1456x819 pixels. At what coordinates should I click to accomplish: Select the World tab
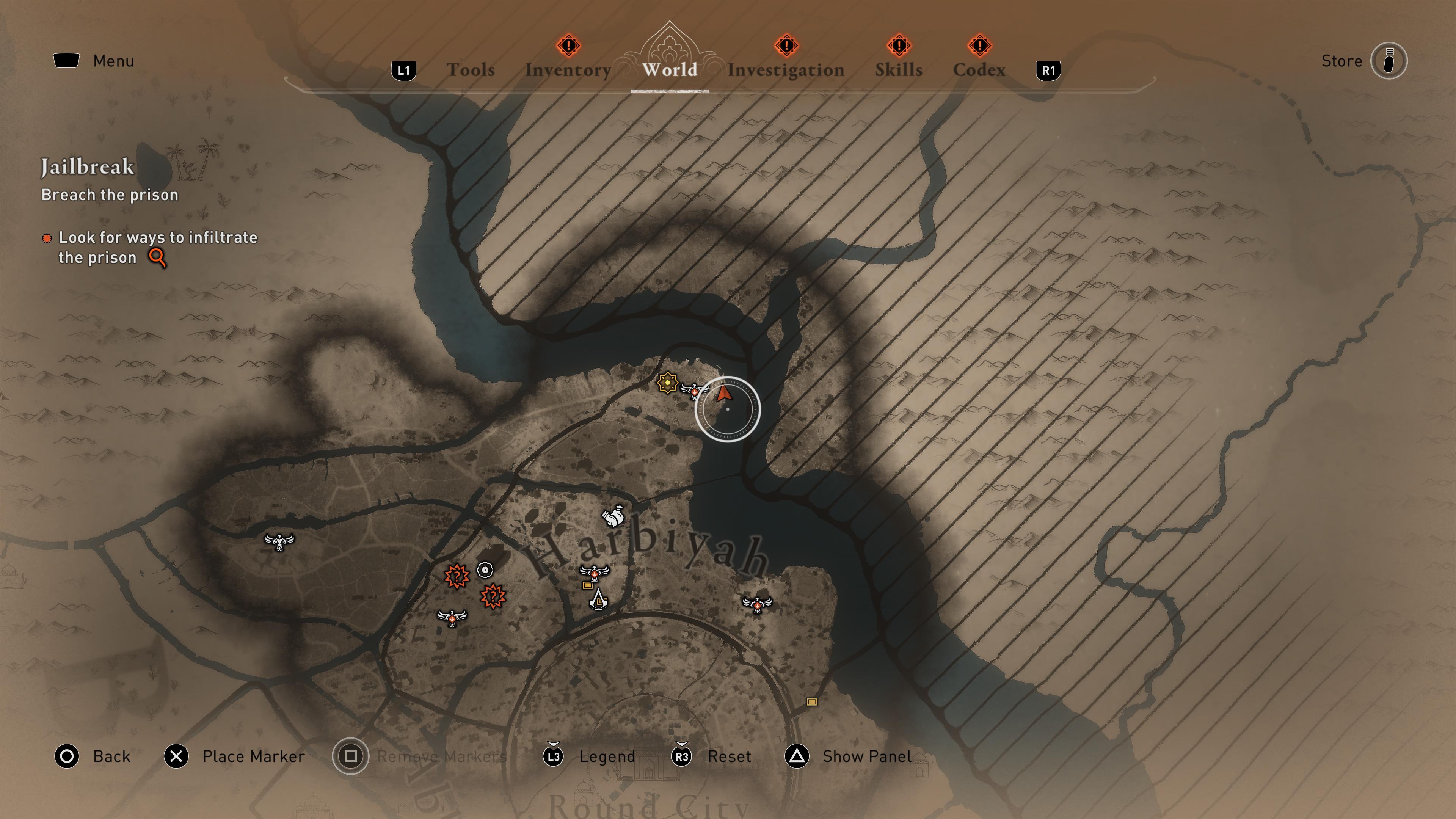point(670,69)
